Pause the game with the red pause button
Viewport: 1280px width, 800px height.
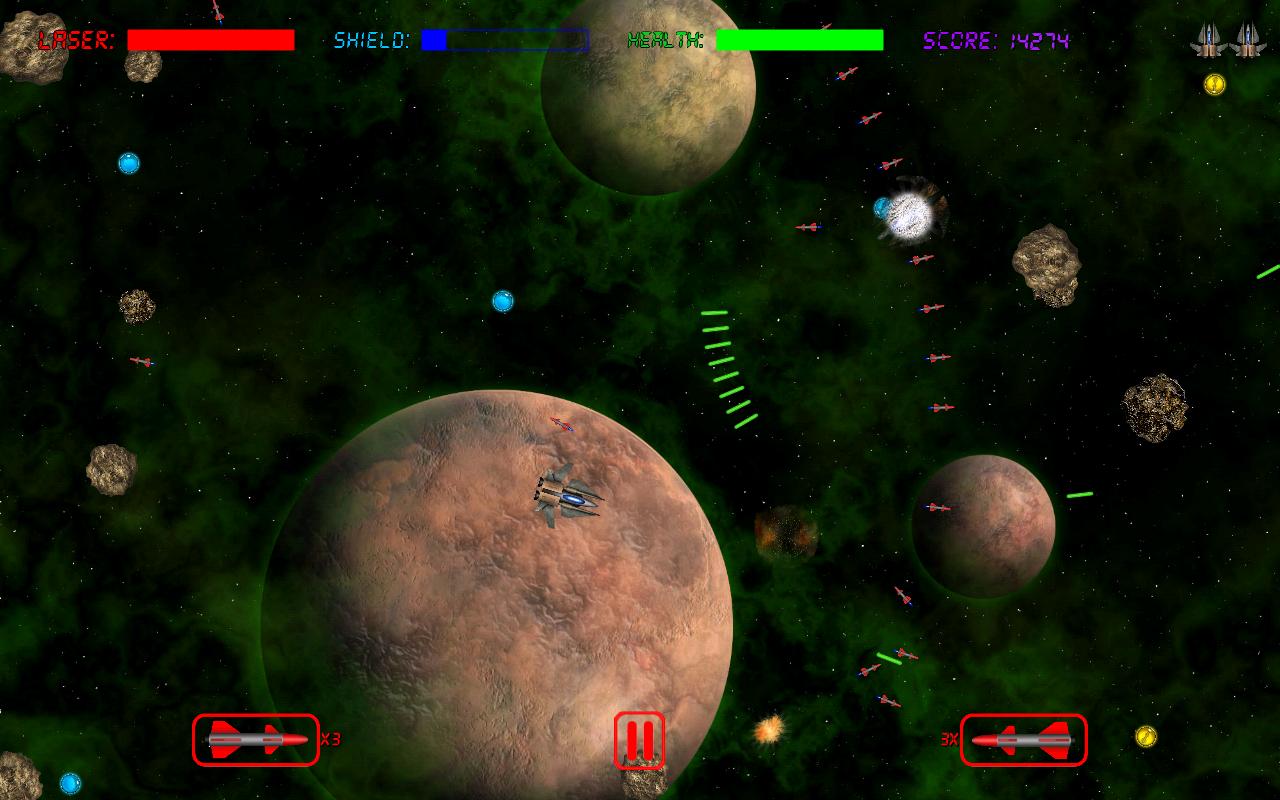[x=639, y=740]
